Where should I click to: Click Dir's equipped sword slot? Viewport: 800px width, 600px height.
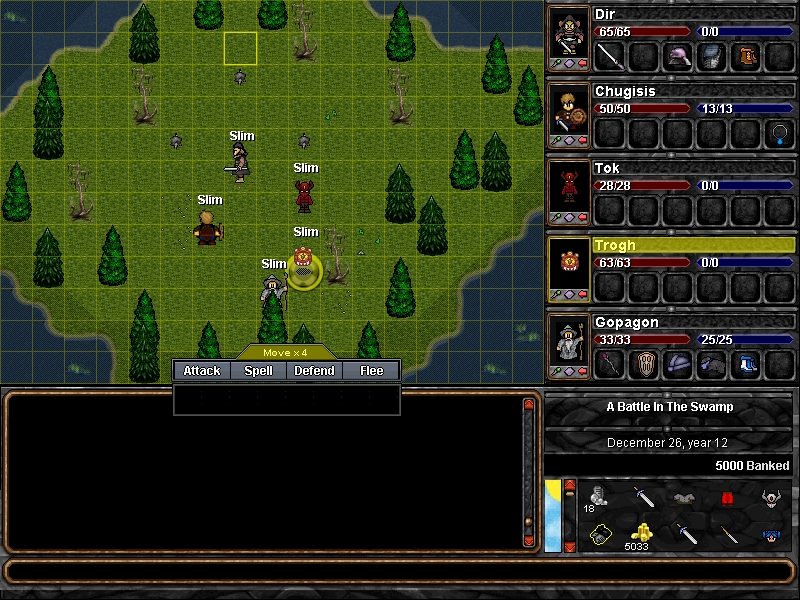609,56
